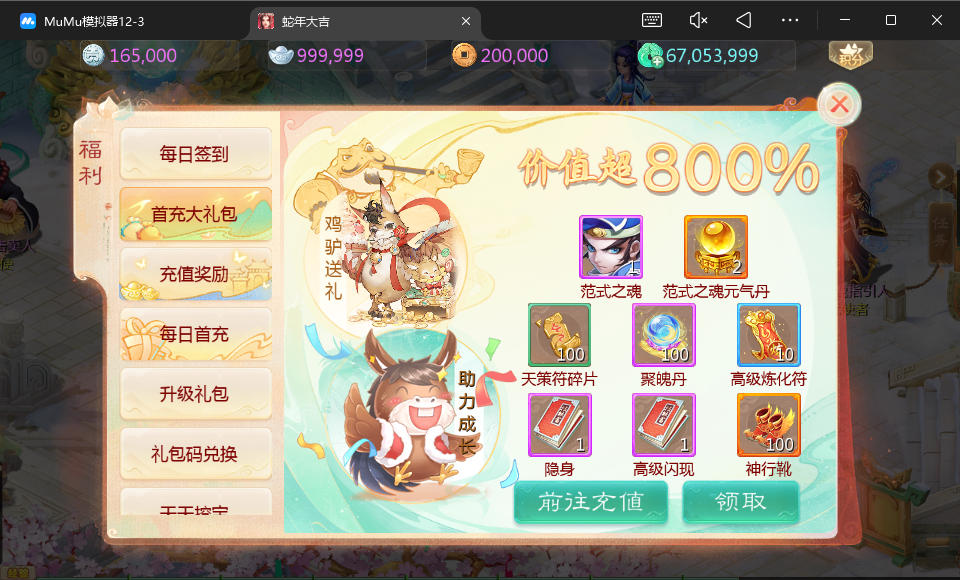Click the 前往充值 button
Viewport: 960px width, 580px height.
click(x=590, y=502)
